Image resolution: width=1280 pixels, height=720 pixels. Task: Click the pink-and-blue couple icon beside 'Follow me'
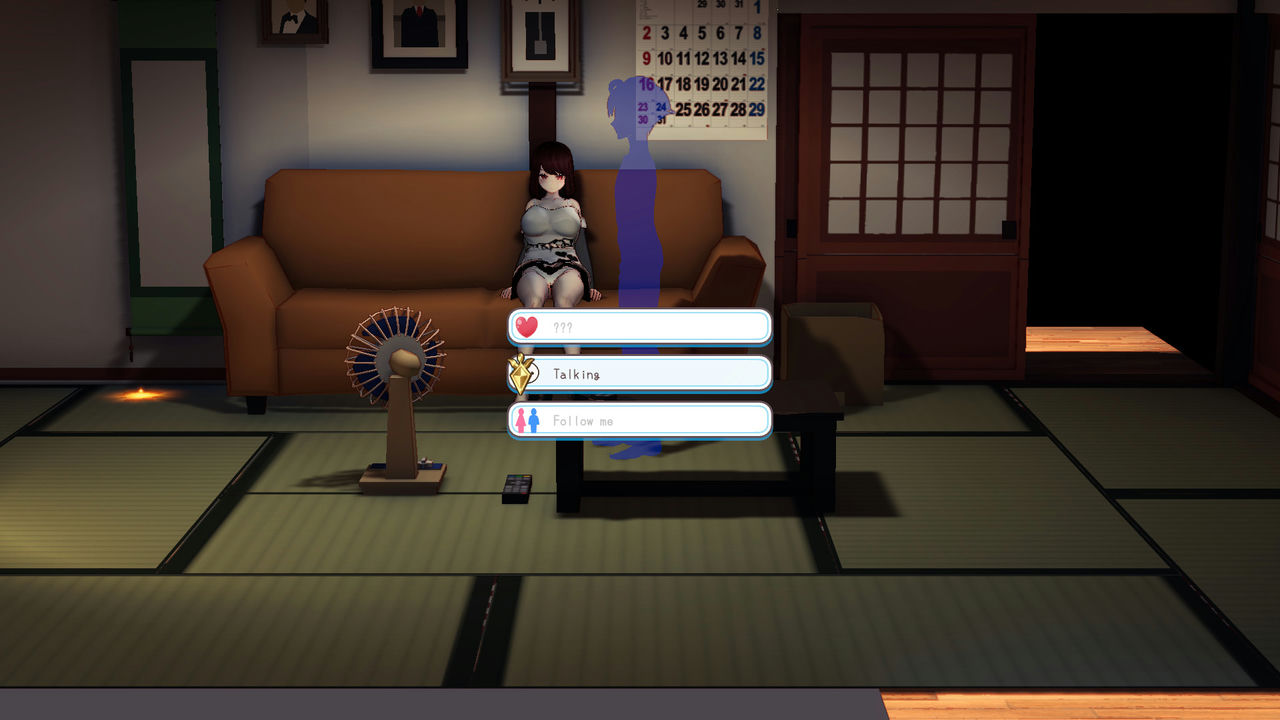coord(527,419)
